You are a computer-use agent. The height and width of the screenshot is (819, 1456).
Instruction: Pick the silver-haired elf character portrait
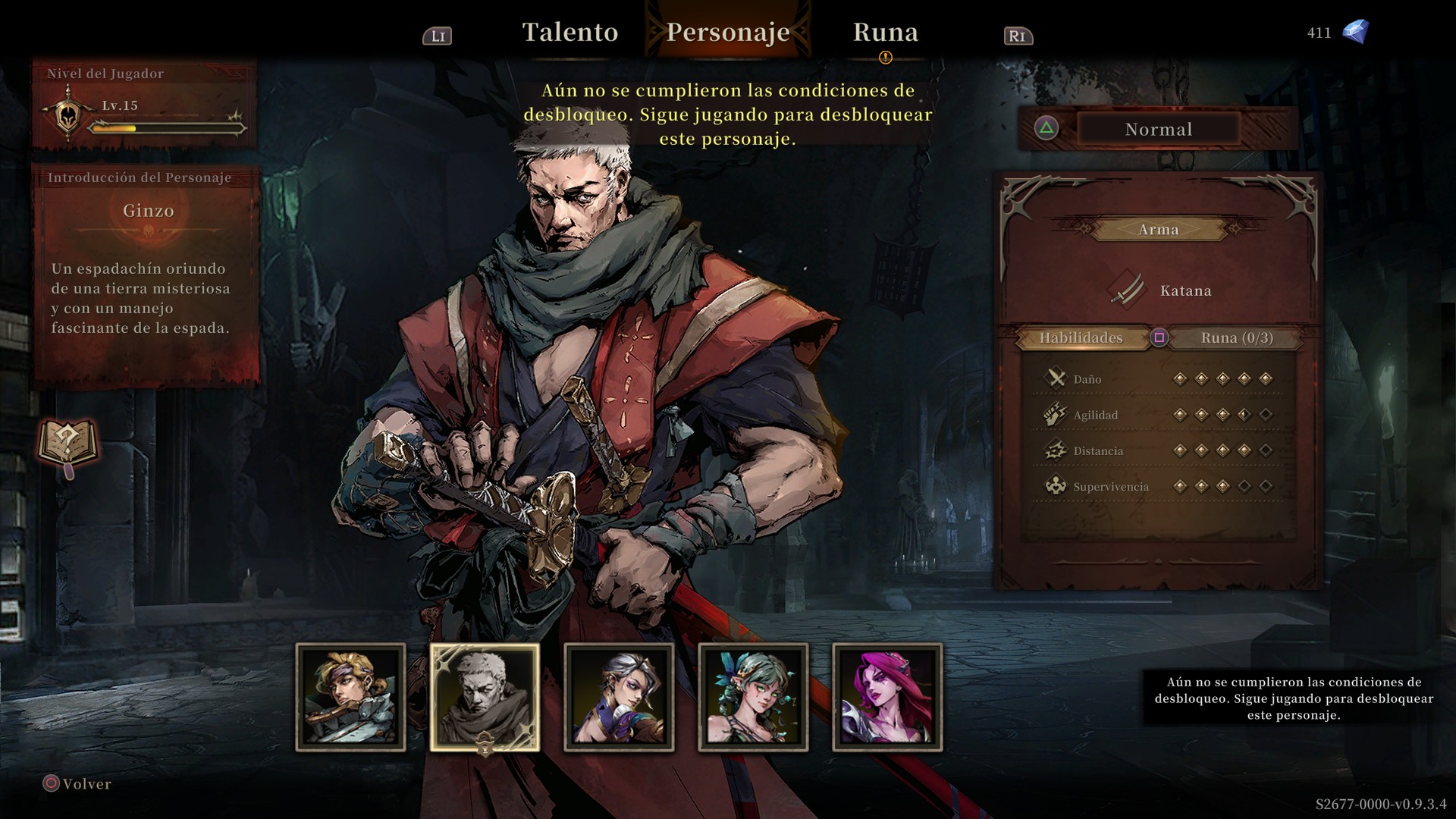(619, 697)
